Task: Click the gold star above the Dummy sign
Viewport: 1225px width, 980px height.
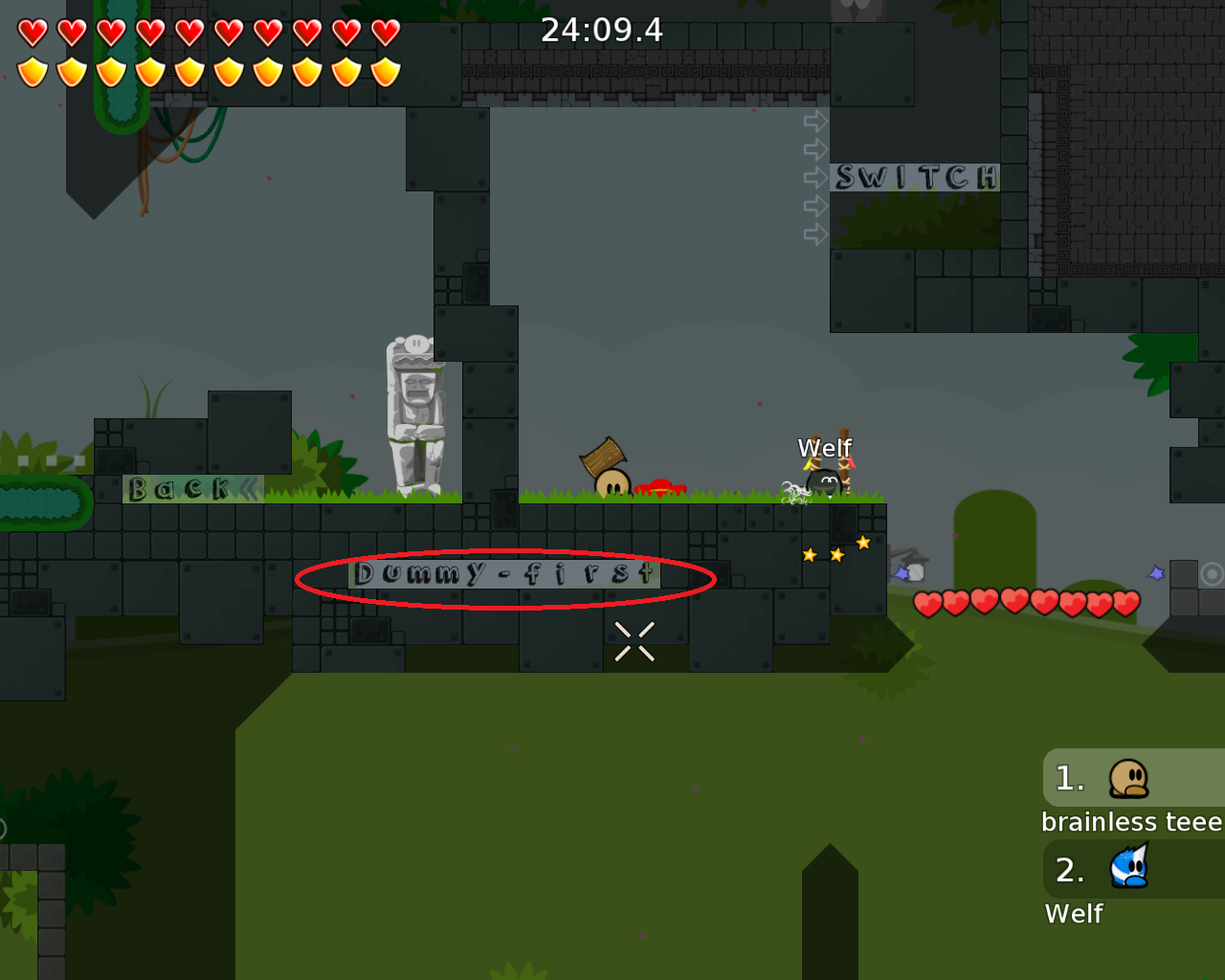Action: pos(862,543)
